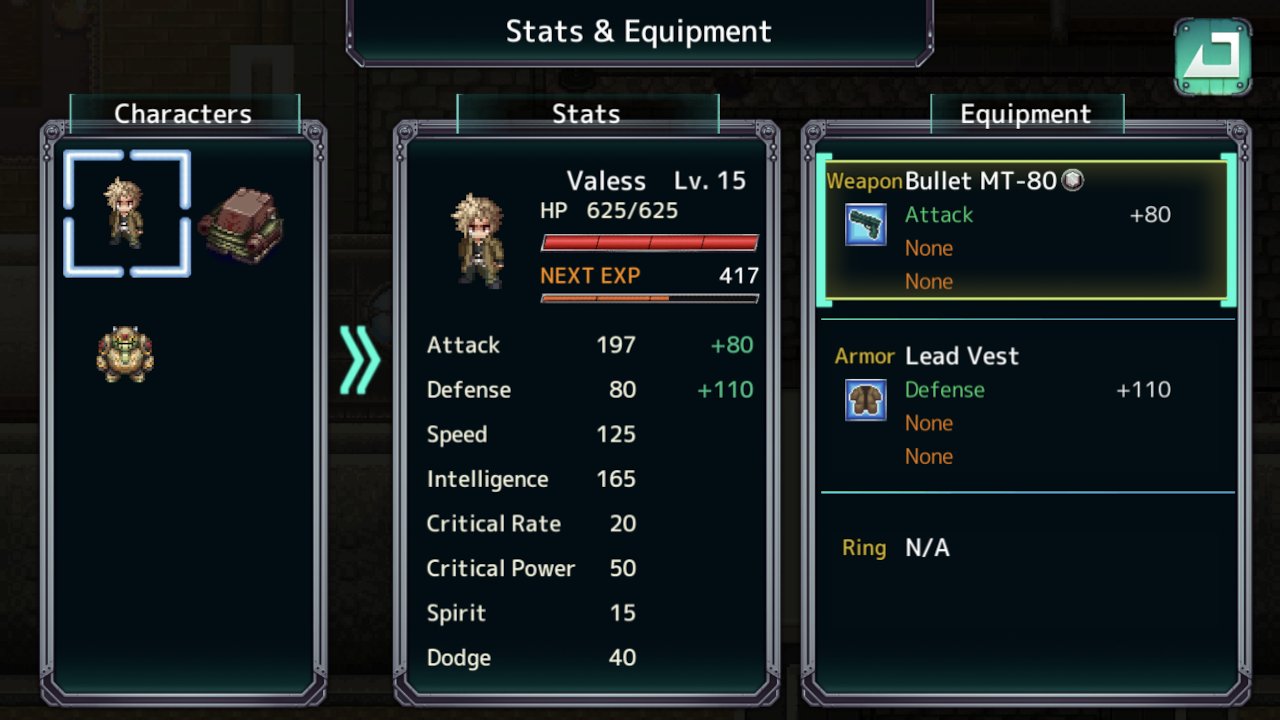The width and height of the screenshot is (1280, 720).
Task: Click Valess's portrait in the Stats panel
Action: pos(478,240)
